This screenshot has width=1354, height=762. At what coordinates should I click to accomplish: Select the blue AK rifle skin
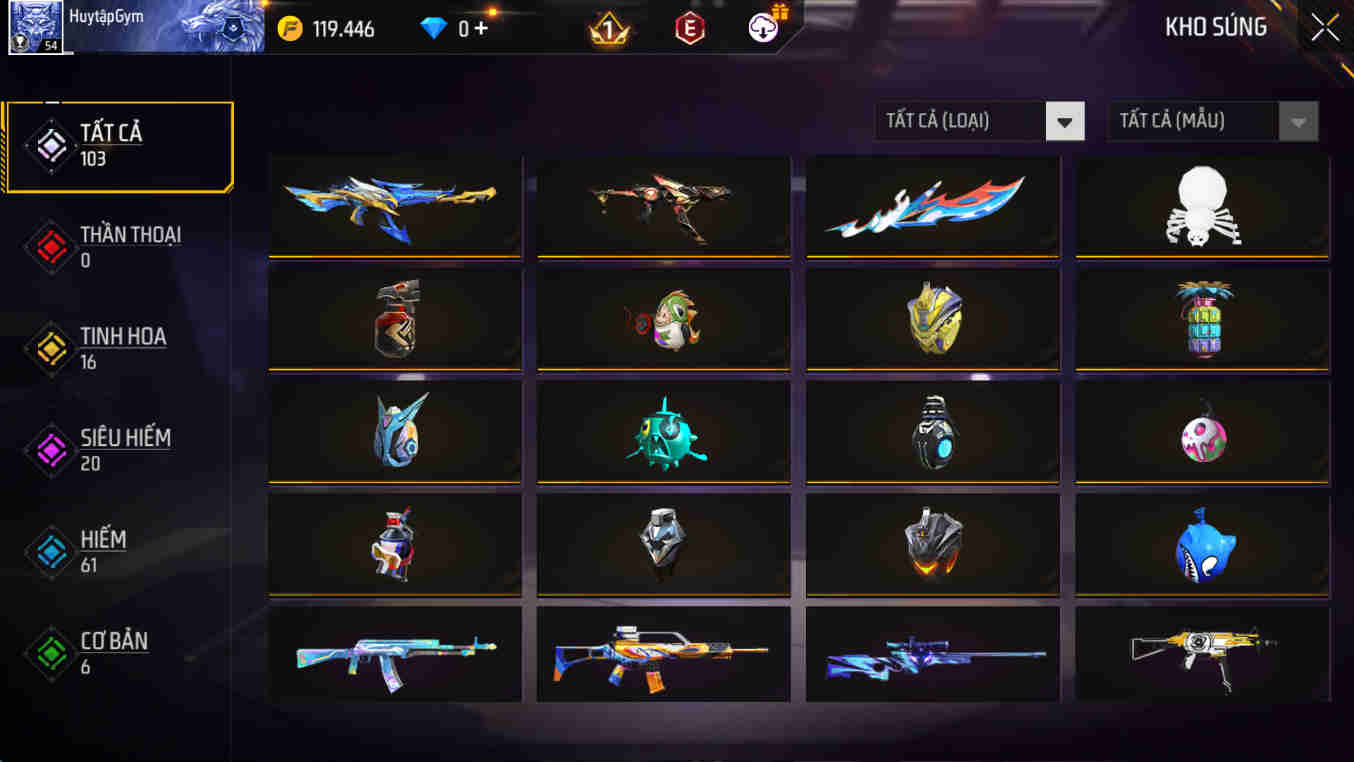[394, 655]
